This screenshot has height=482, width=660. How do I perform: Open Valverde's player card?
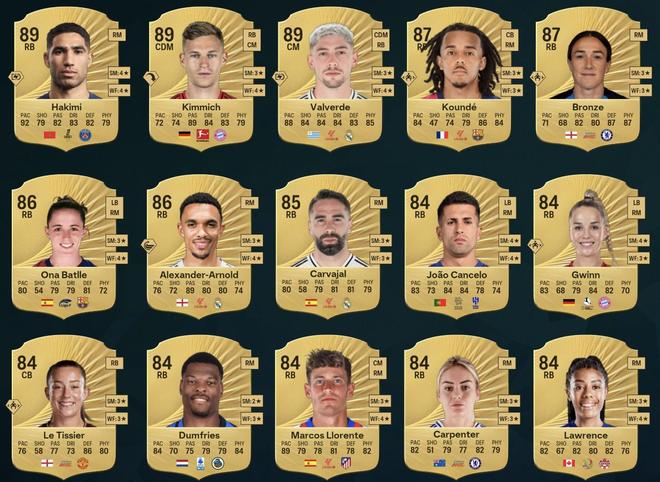point(330,79)
